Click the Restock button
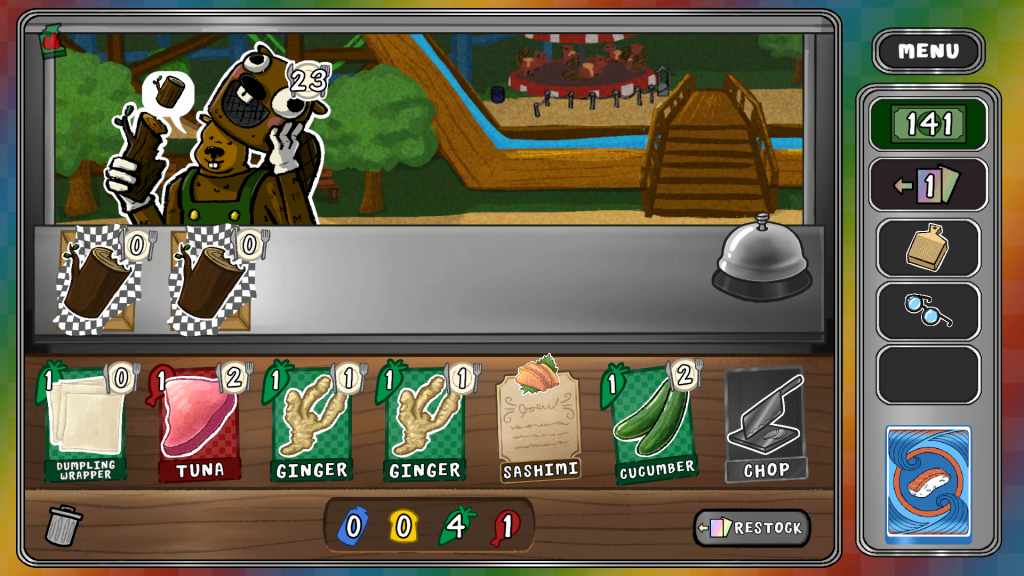1024x576 pixels. pyautogui.click(x=752, y=528)
